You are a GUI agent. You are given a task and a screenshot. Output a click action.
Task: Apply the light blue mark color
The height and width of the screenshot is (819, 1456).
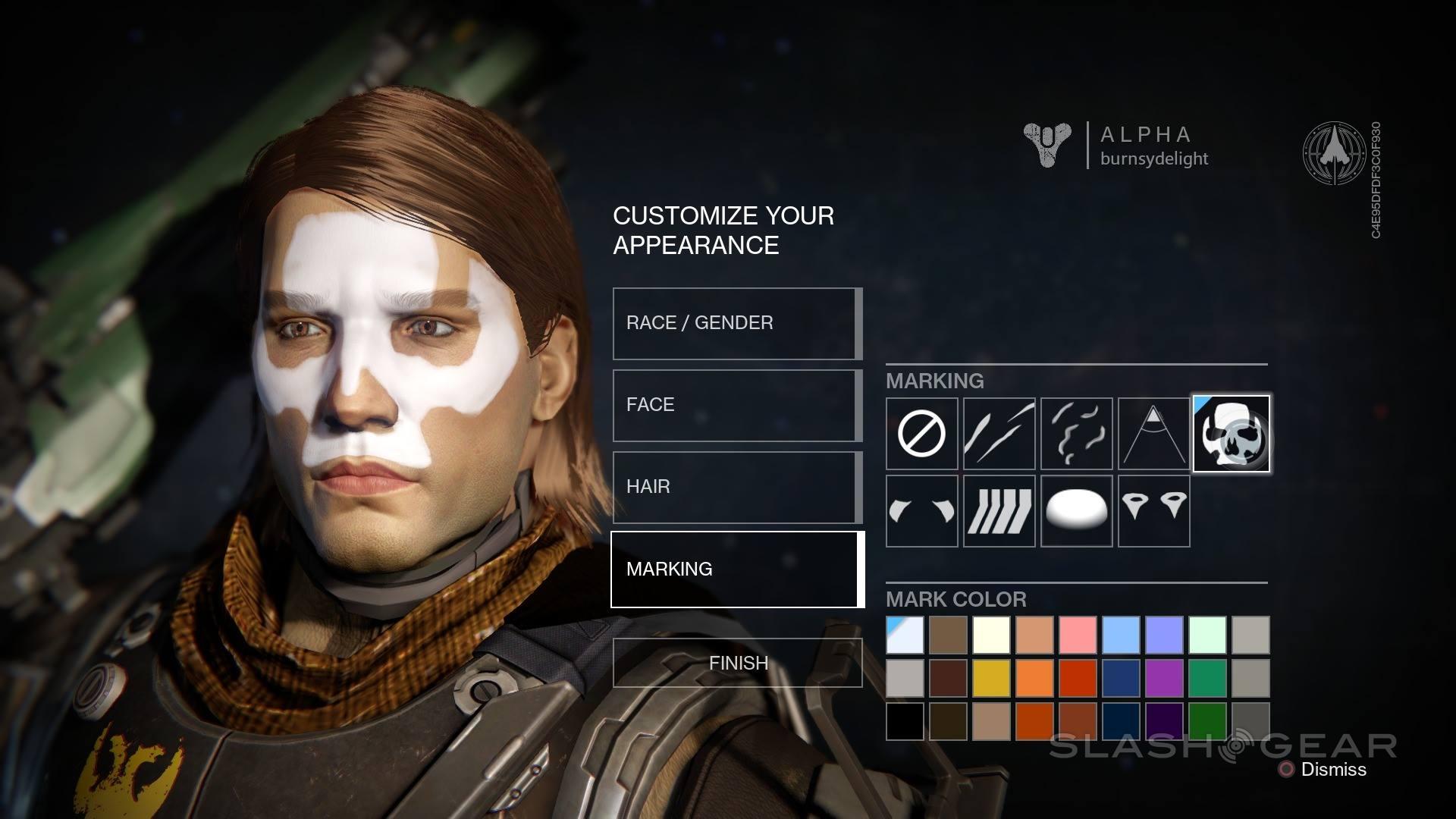pos(1121,635)
